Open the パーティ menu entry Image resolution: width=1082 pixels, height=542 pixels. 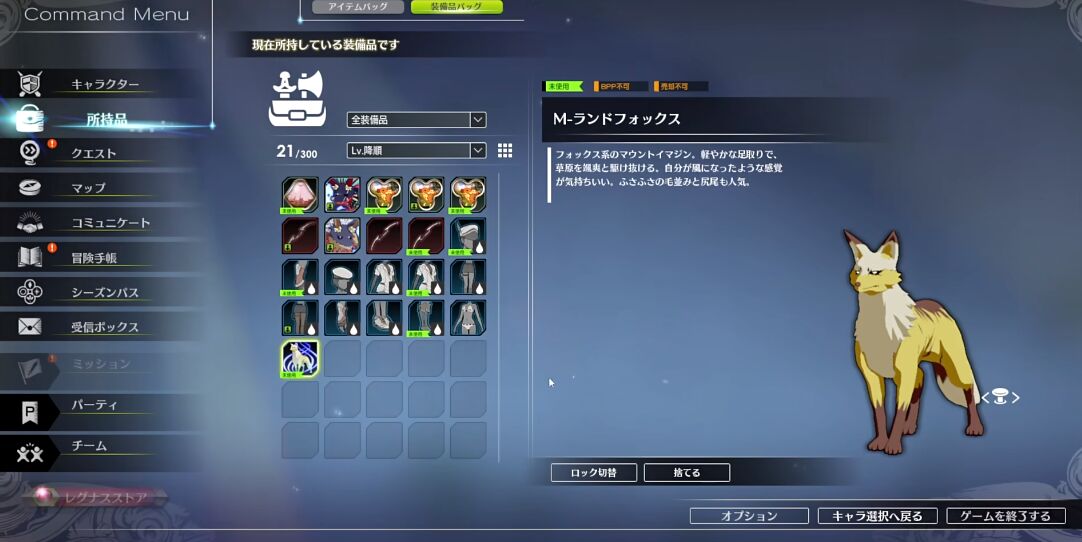click(94, 406)
